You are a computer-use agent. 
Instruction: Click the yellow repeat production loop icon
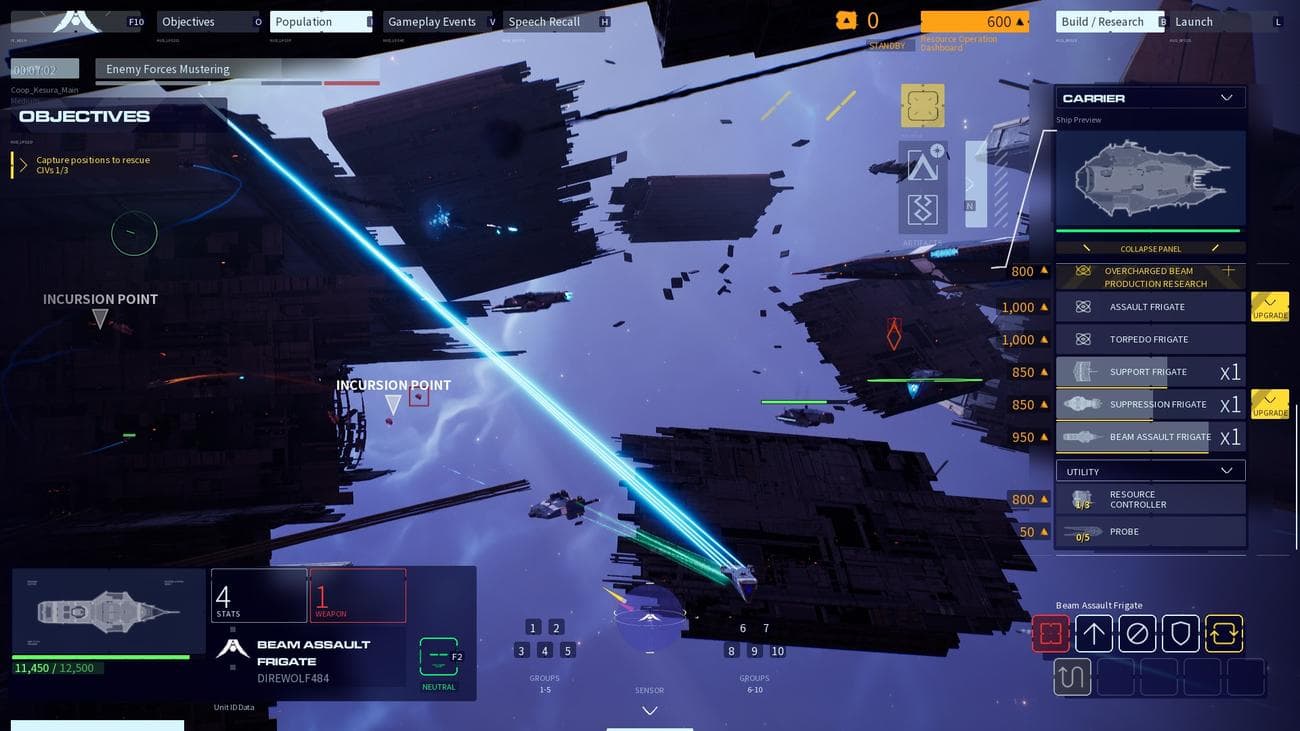1223,633
